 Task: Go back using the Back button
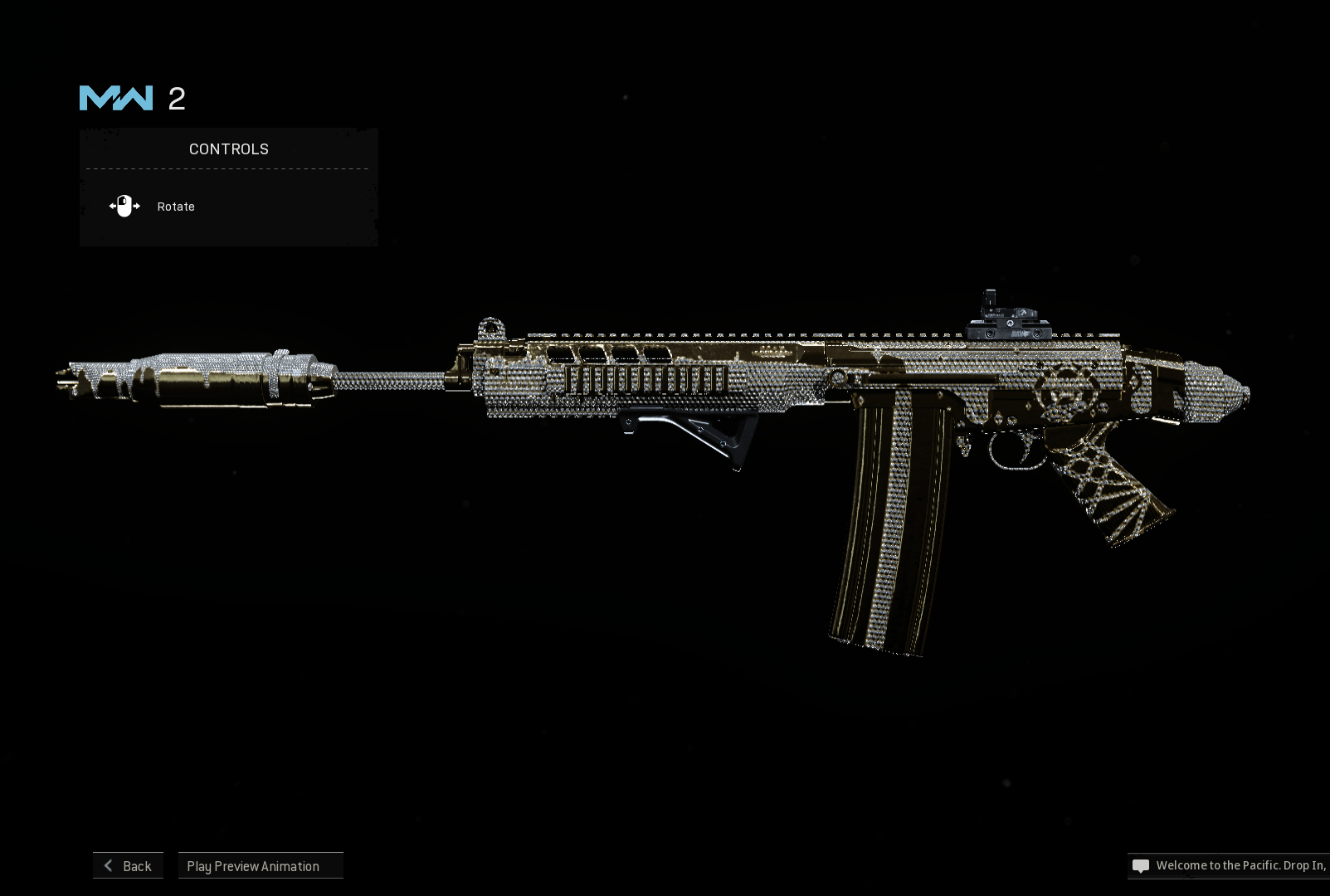tap(128, 865)
